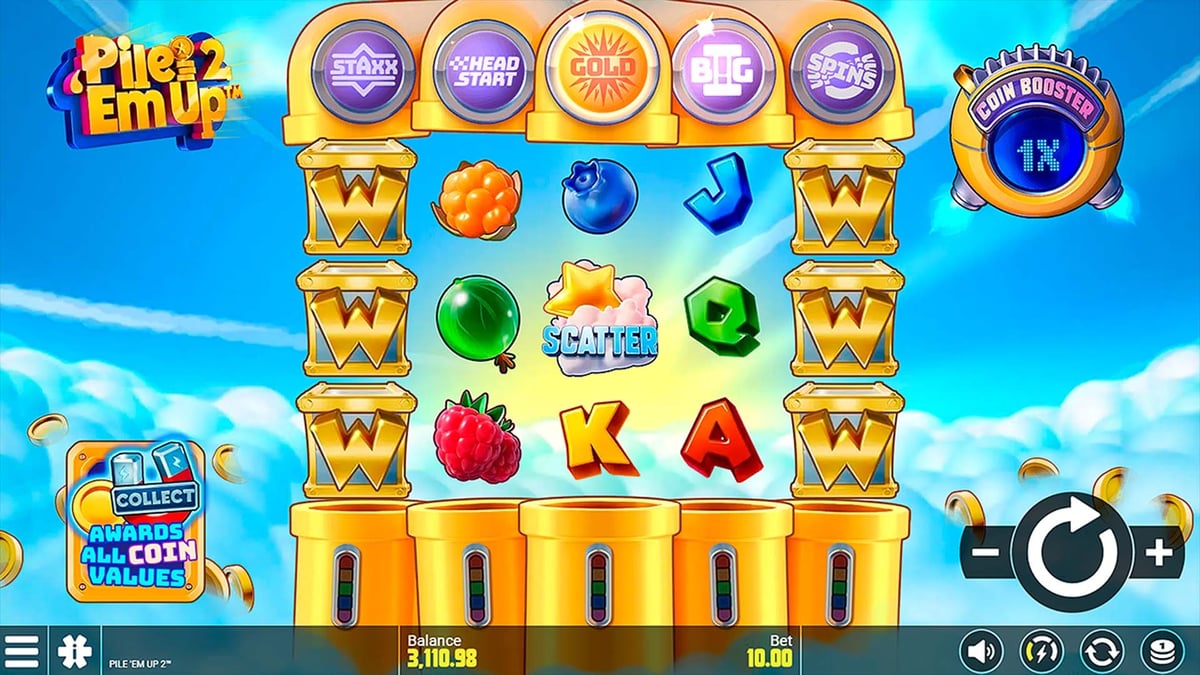This screenshot has width=1200, height=675.
Task: Increase the bet with the plus button
Action: tap(1158, 552)
